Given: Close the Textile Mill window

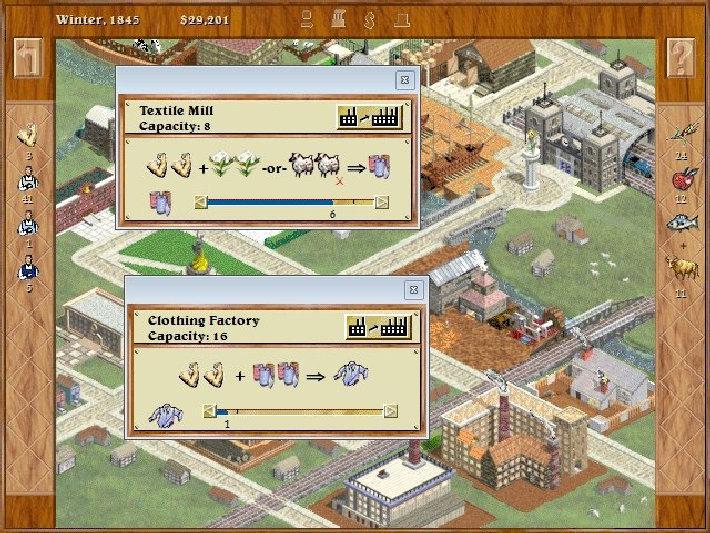Looking at the screenshot, I should point(404,80).
